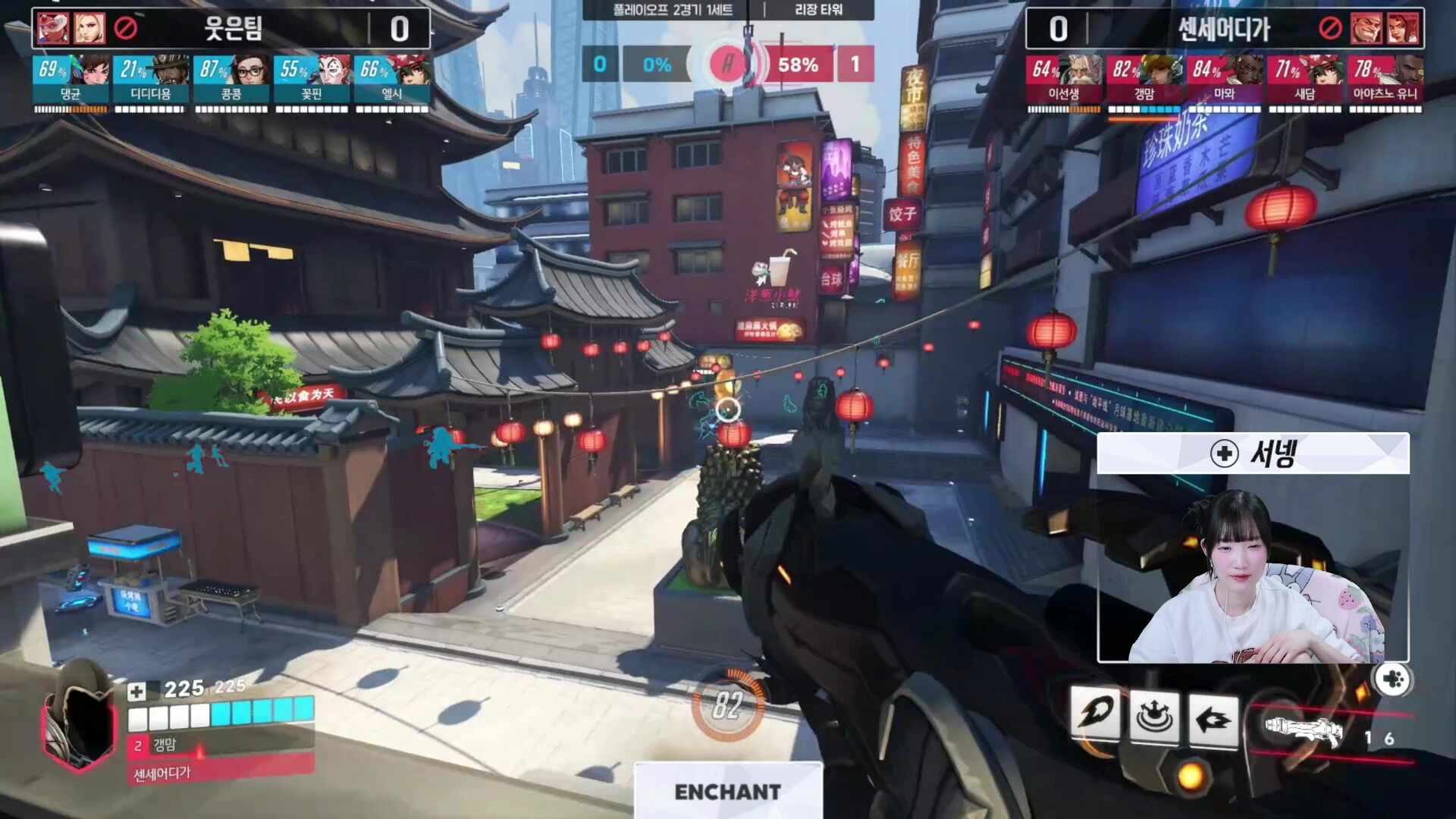This screenshot has width=1456, height=819.
Task: Click the highlighted 갱맘 player card
Action: [1144, 79]
